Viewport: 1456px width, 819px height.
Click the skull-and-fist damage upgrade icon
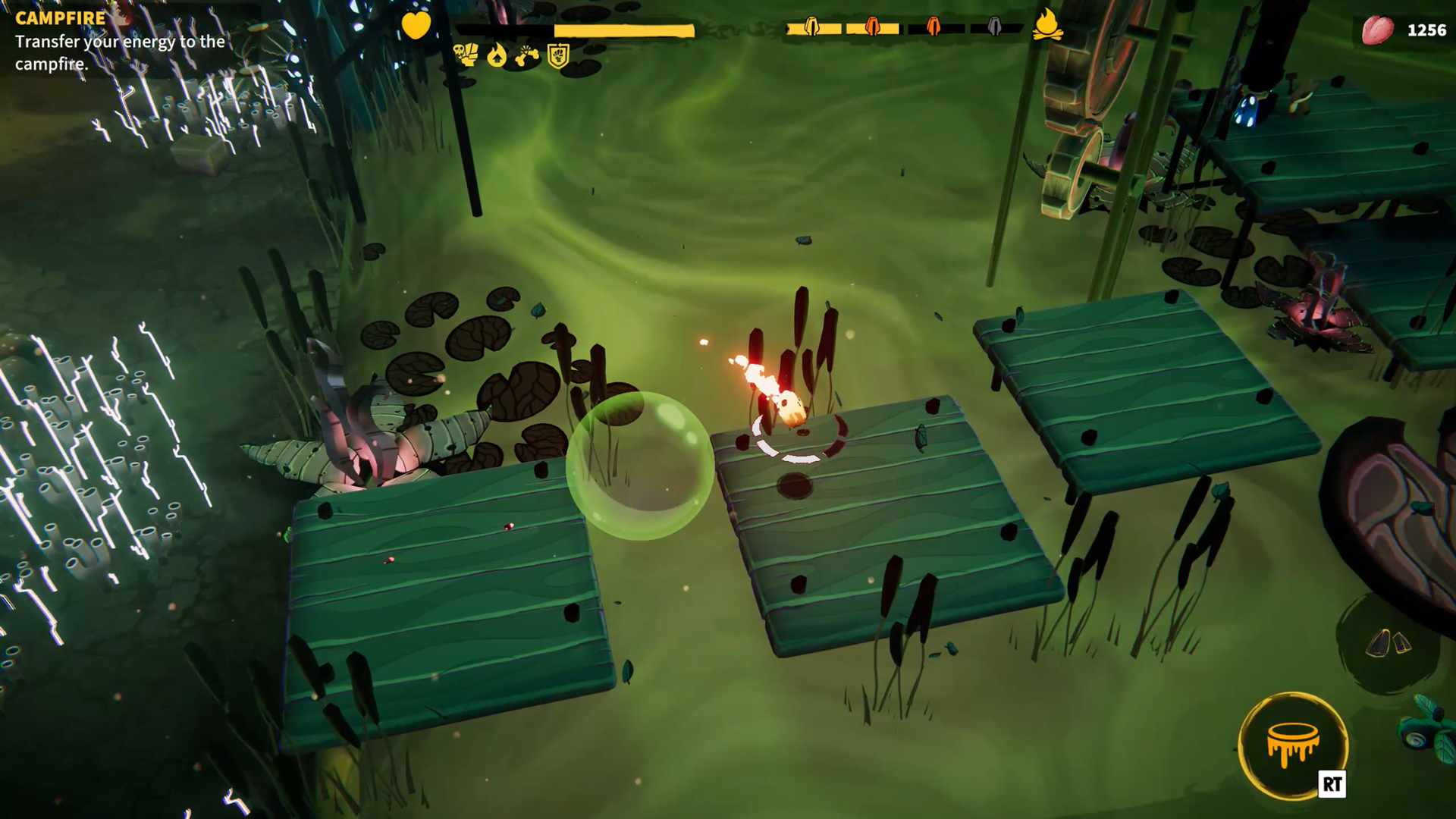point(464,55)
